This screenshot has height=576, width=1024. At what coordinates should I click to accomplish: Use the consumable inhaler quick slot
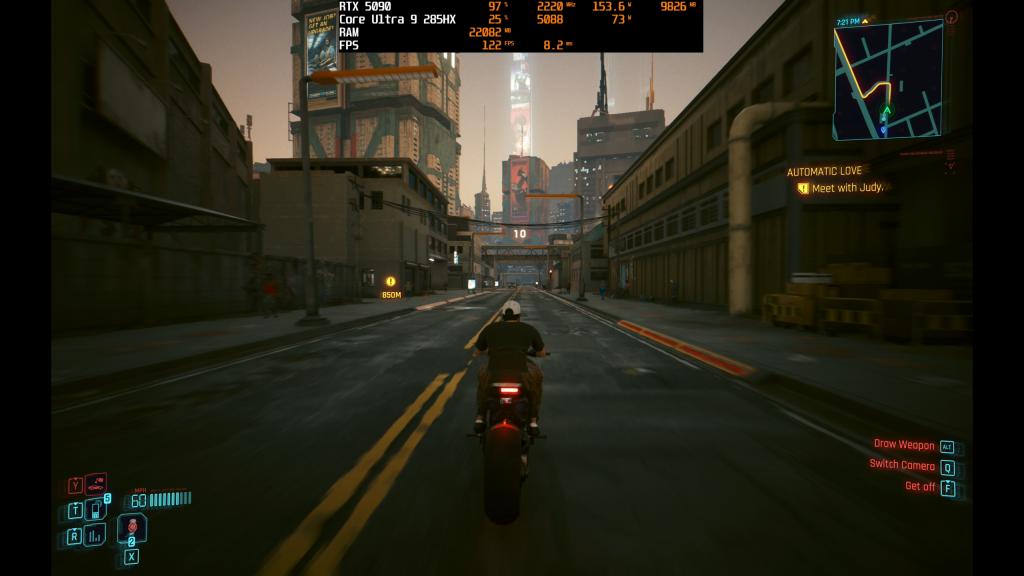(x=131, y=529)
